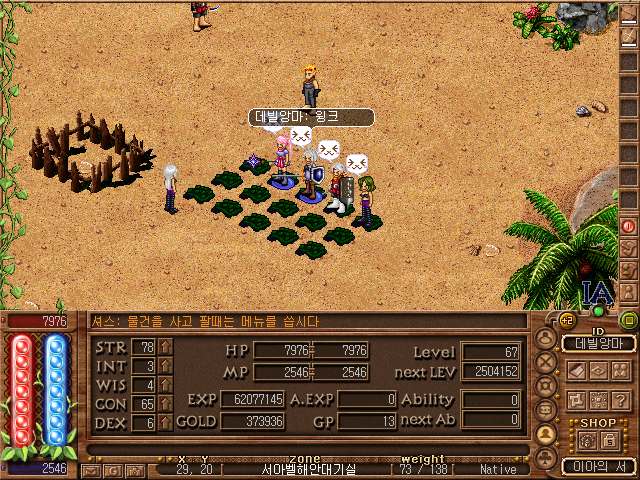Add a point to WIS

(165, 385)
